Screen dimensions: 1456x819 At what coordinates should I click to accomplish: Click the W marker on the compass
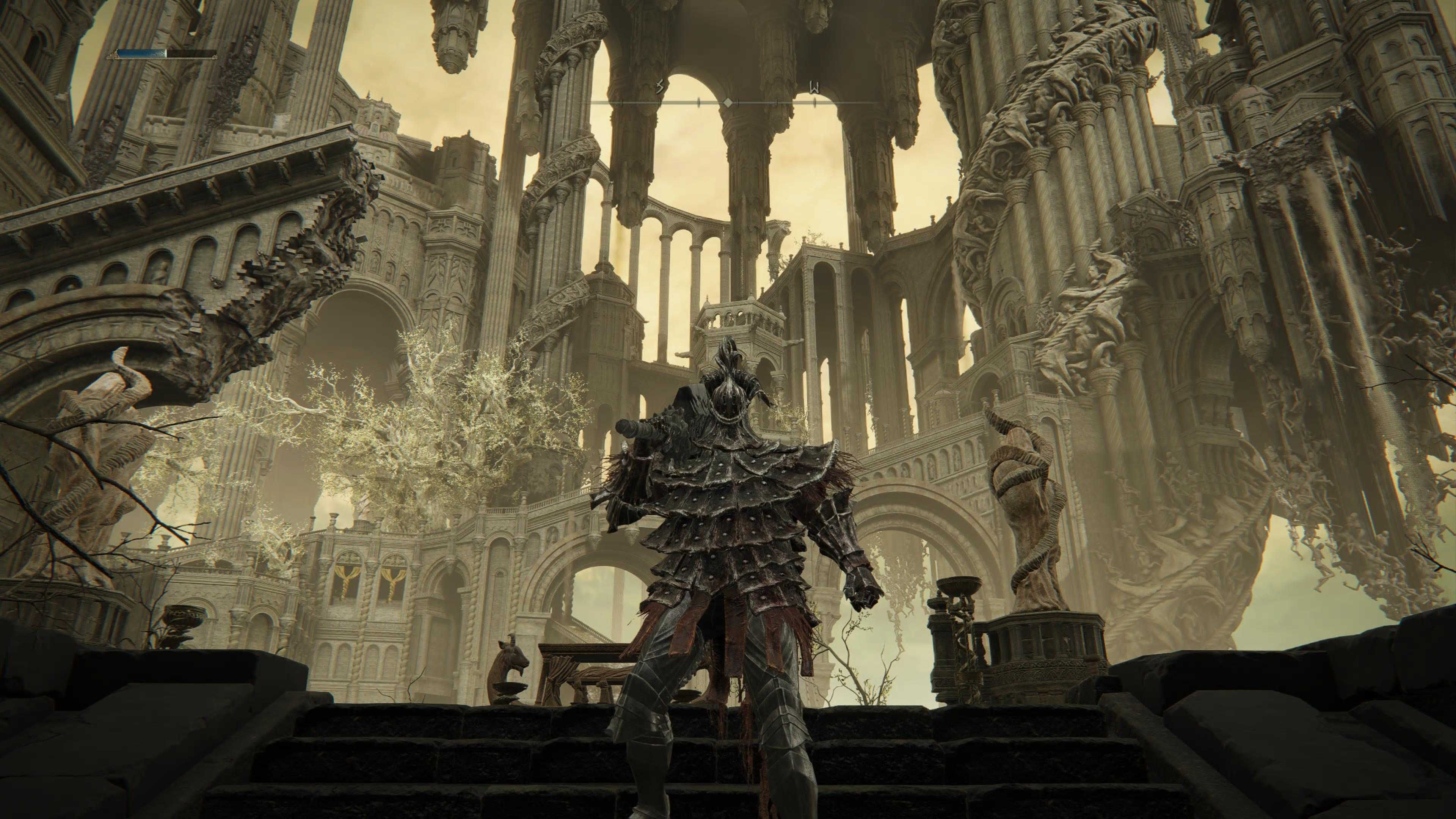(814, 86)
